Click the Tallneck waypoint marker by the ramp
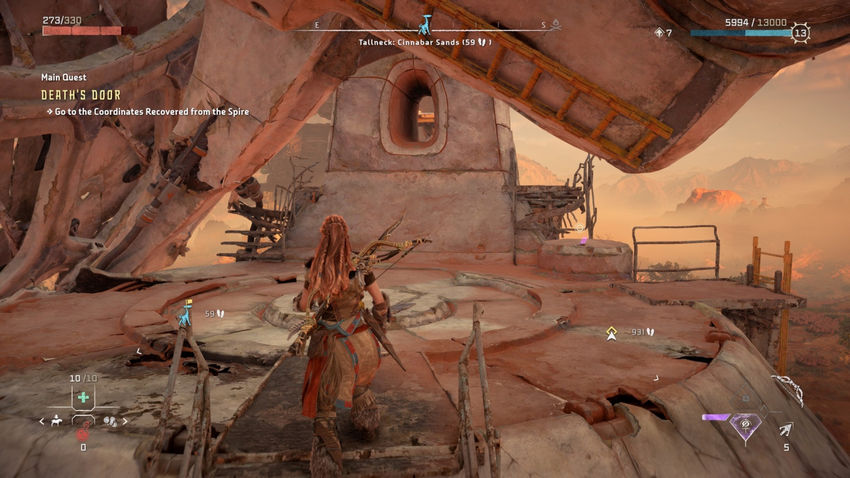 click(183, 314)
